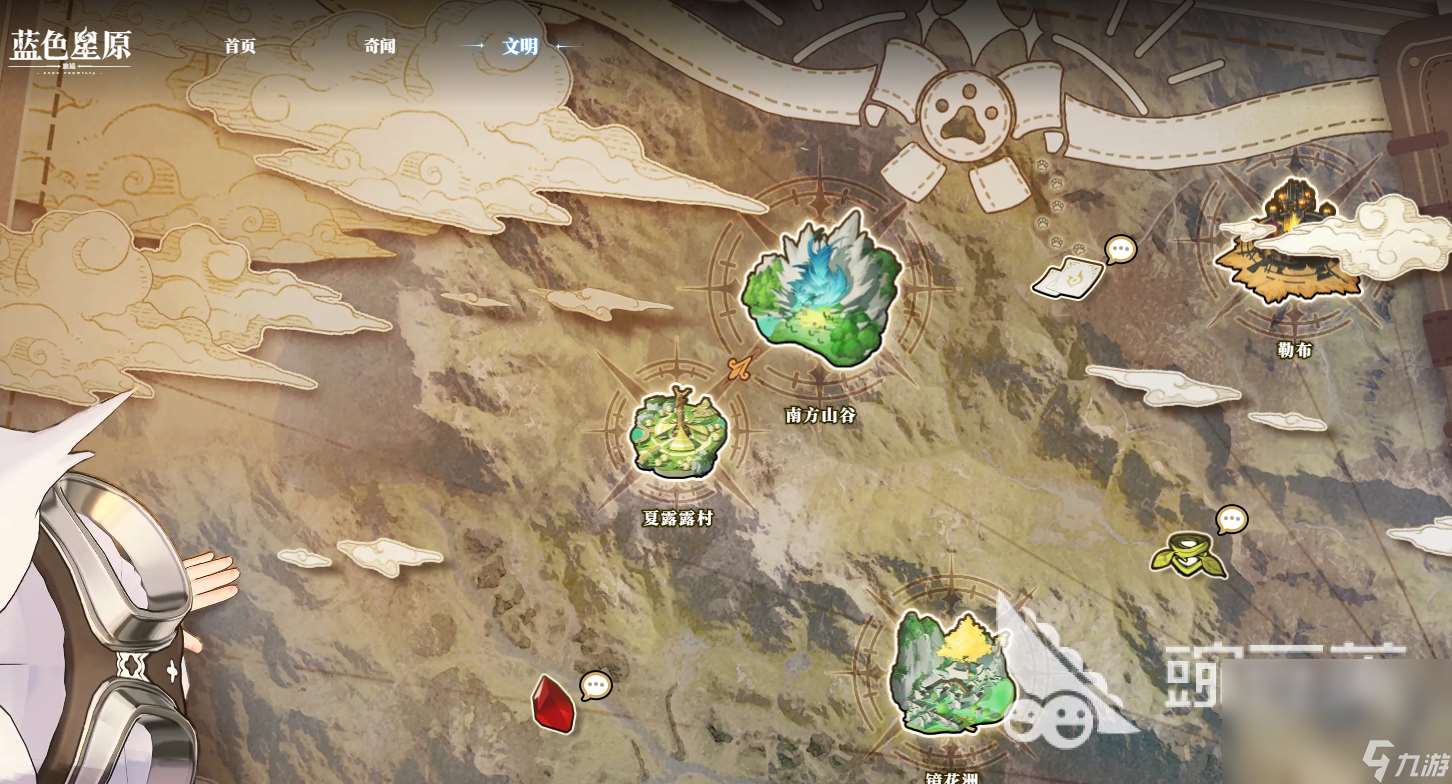Click the 南方山谷 mountain region icon

coord(815,290)
